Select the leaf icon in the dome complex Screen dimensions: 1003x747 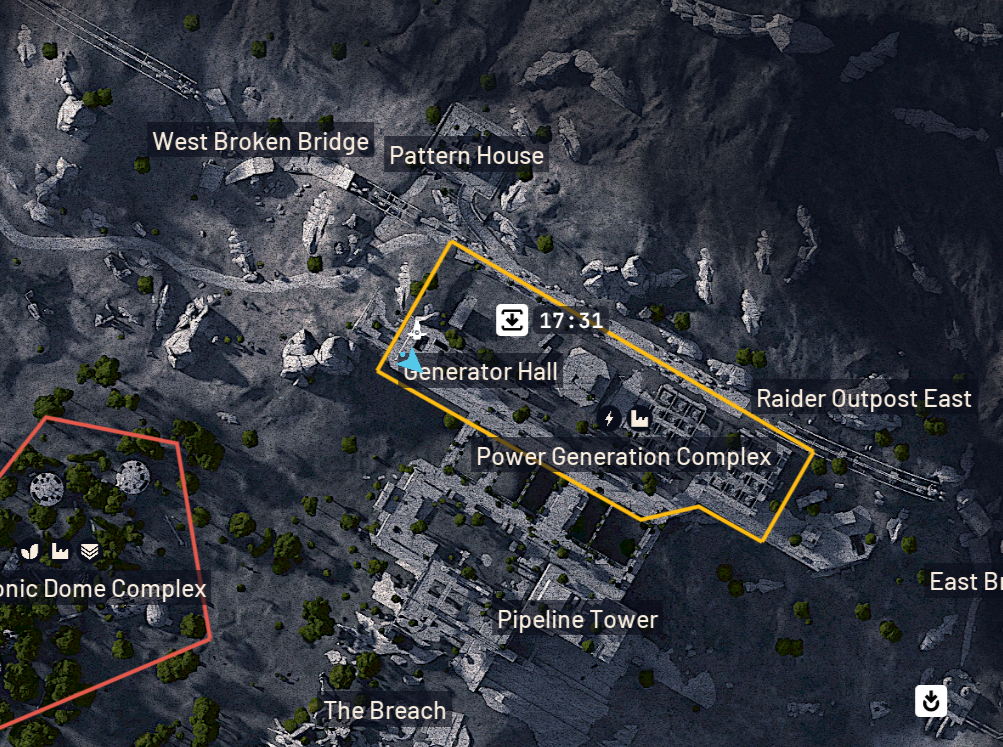[x=29, y=551]
